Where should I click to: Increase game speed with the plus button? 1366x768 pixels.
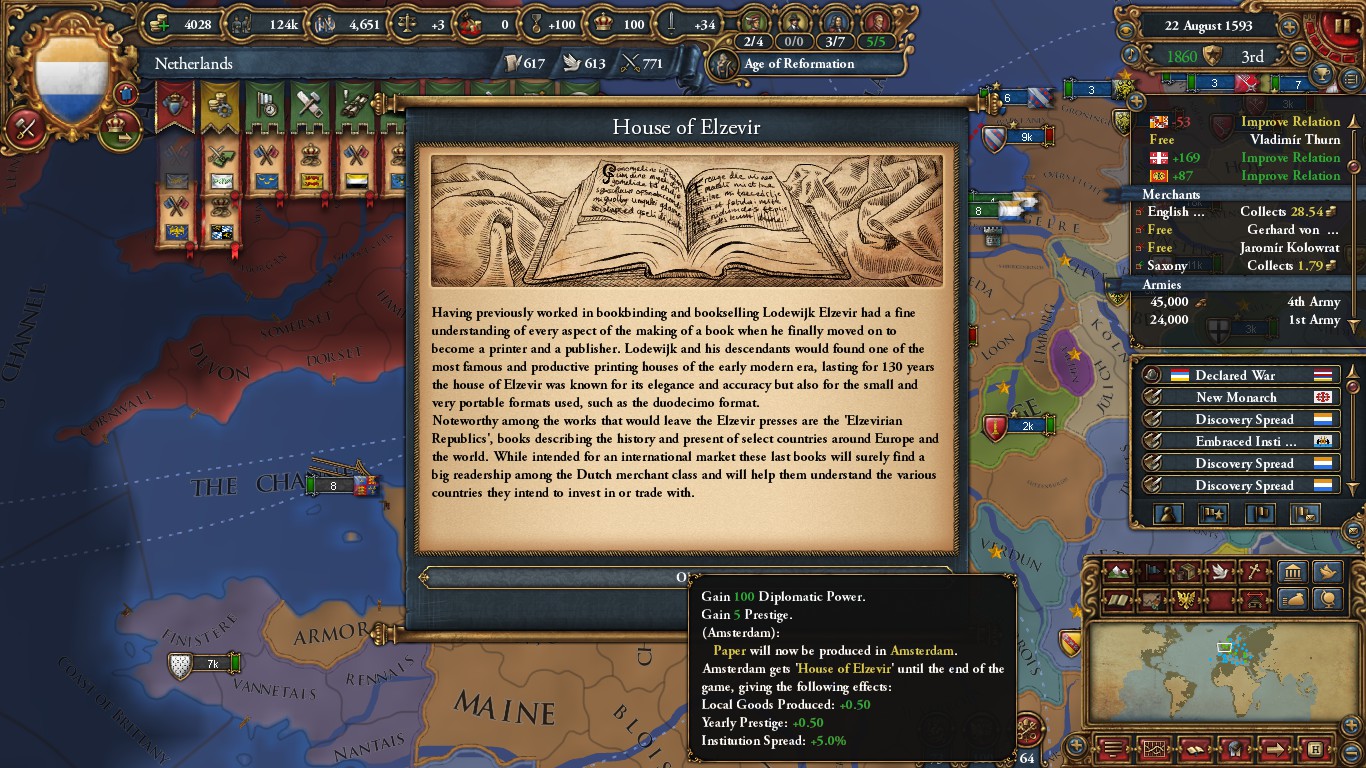[1290, 27]
